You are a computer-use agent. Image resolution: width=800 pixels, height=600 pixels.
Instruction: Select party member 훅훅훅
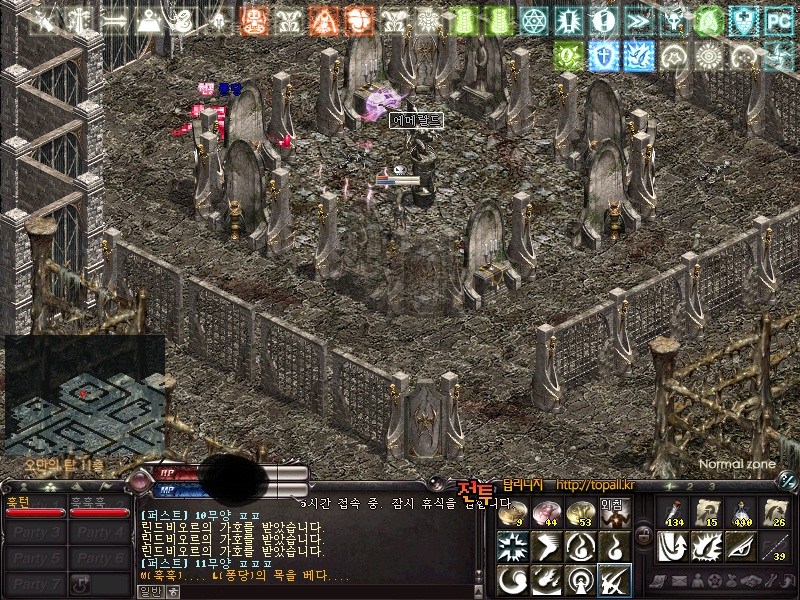[99, 508]
